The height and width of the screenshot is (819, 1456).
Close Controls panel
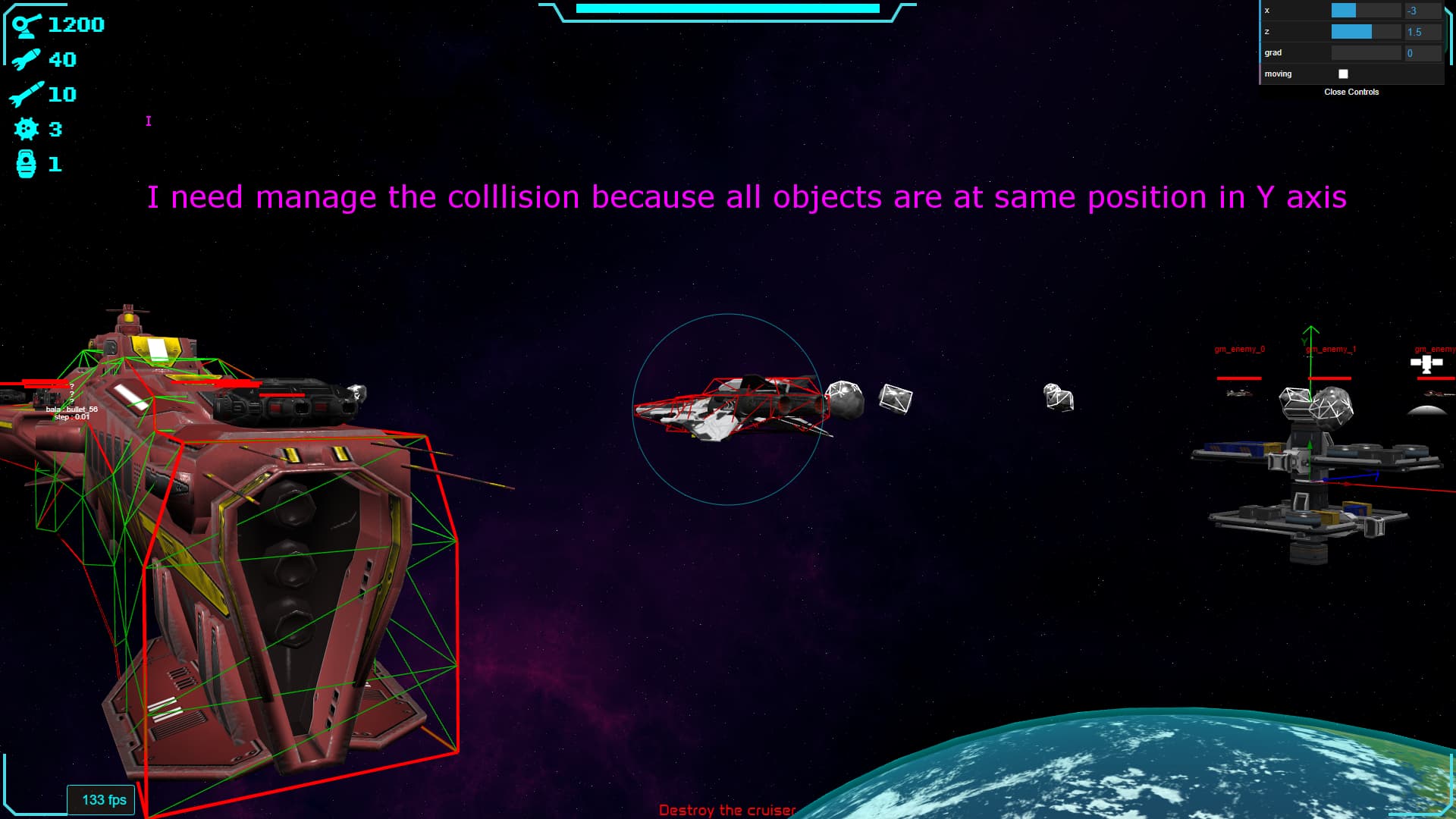pos(1351,92)
